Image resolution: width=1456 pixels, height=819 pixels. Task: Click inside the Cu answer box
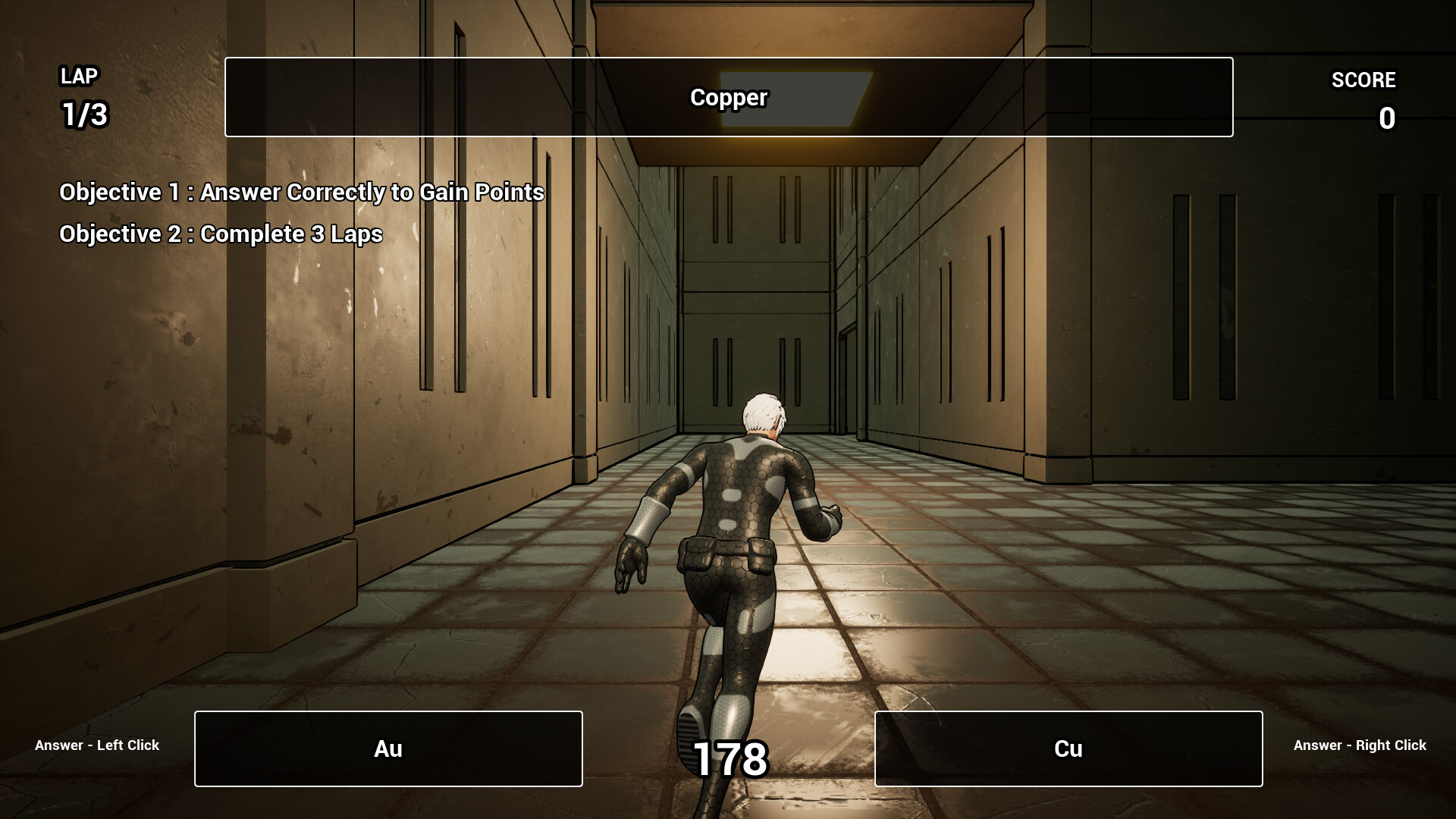pos(1068,748)
